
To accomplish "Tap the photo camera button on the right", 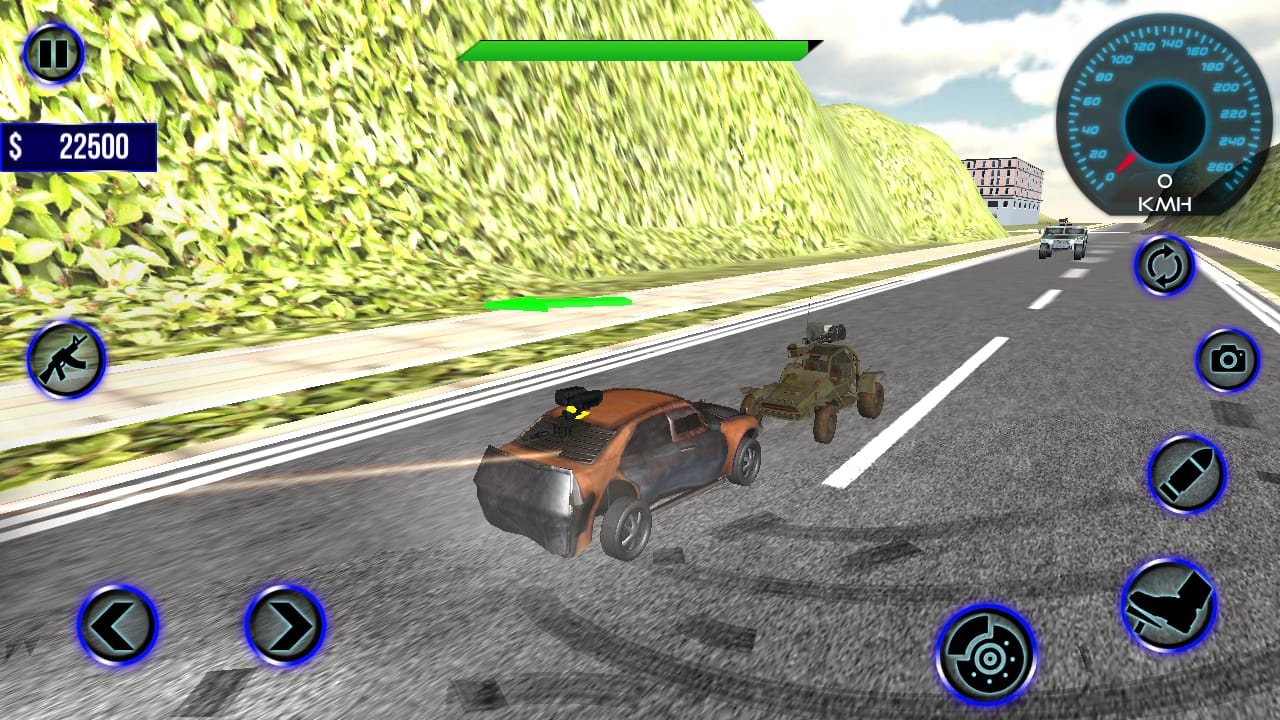I will (x=1226, y=361).
